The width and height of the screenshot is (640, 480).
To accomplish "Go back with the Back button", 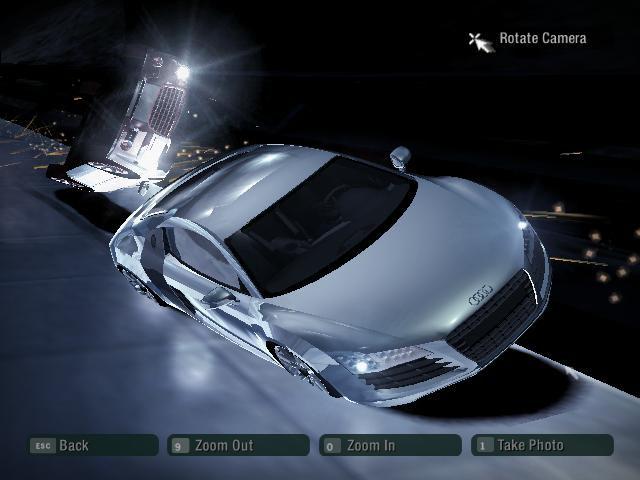I will pos(92,445).
